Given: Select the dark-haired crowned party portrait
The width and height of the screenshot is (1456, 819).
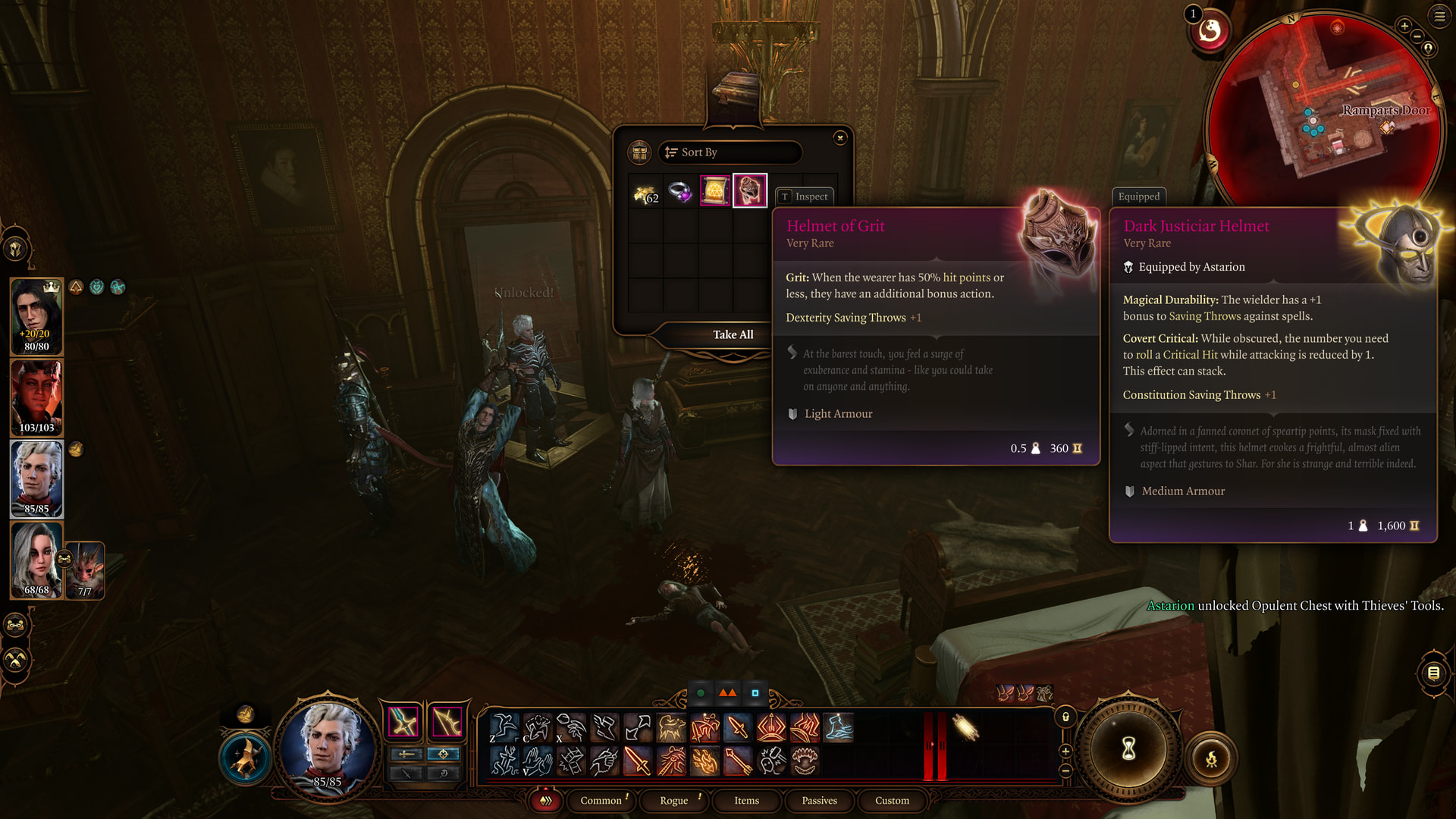Looking at the screenshot, I should pos(36,316).
